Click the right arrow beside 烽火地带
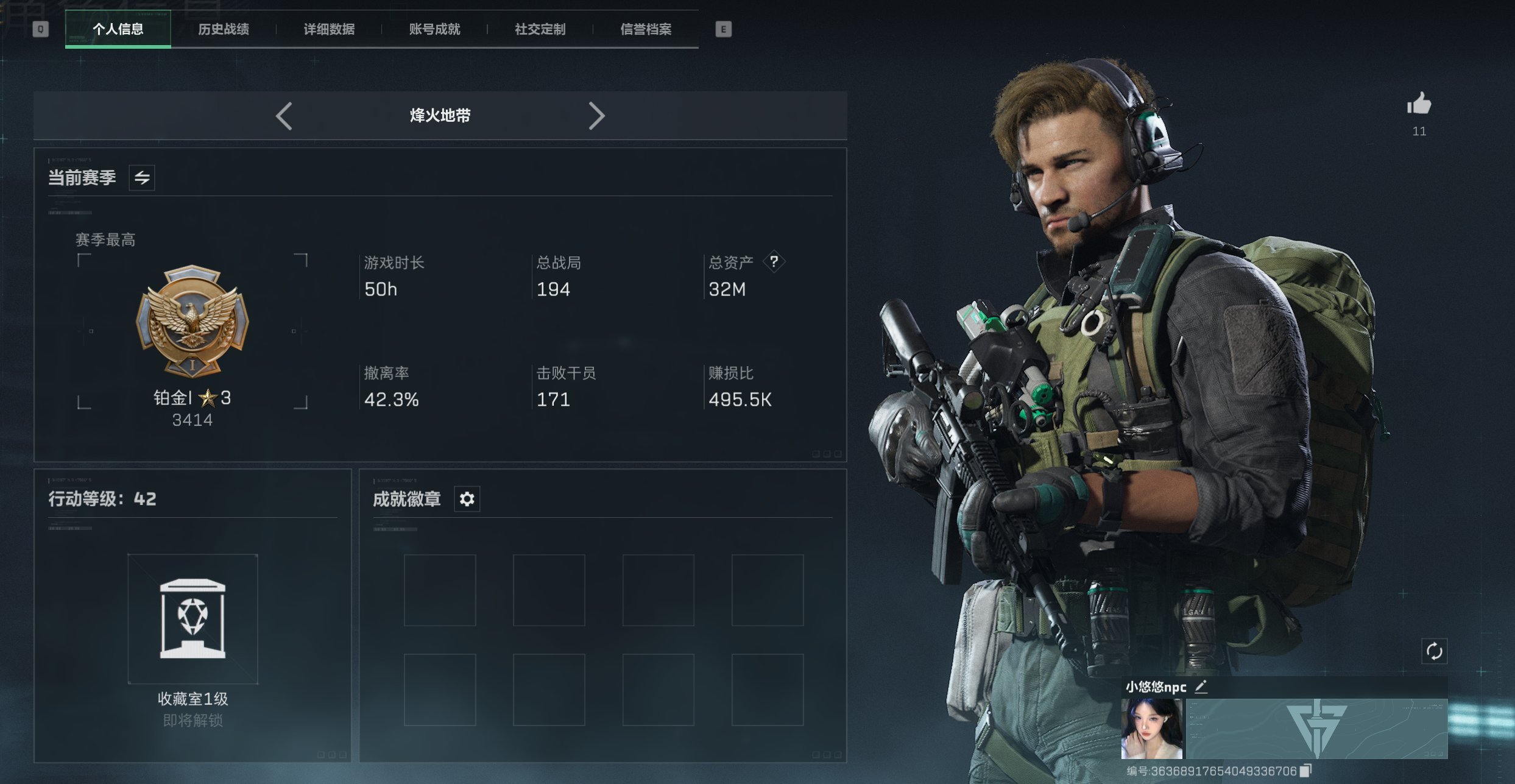Viewport: 1515px width, 784px height. pyautogui.click(x=596, y=116)
